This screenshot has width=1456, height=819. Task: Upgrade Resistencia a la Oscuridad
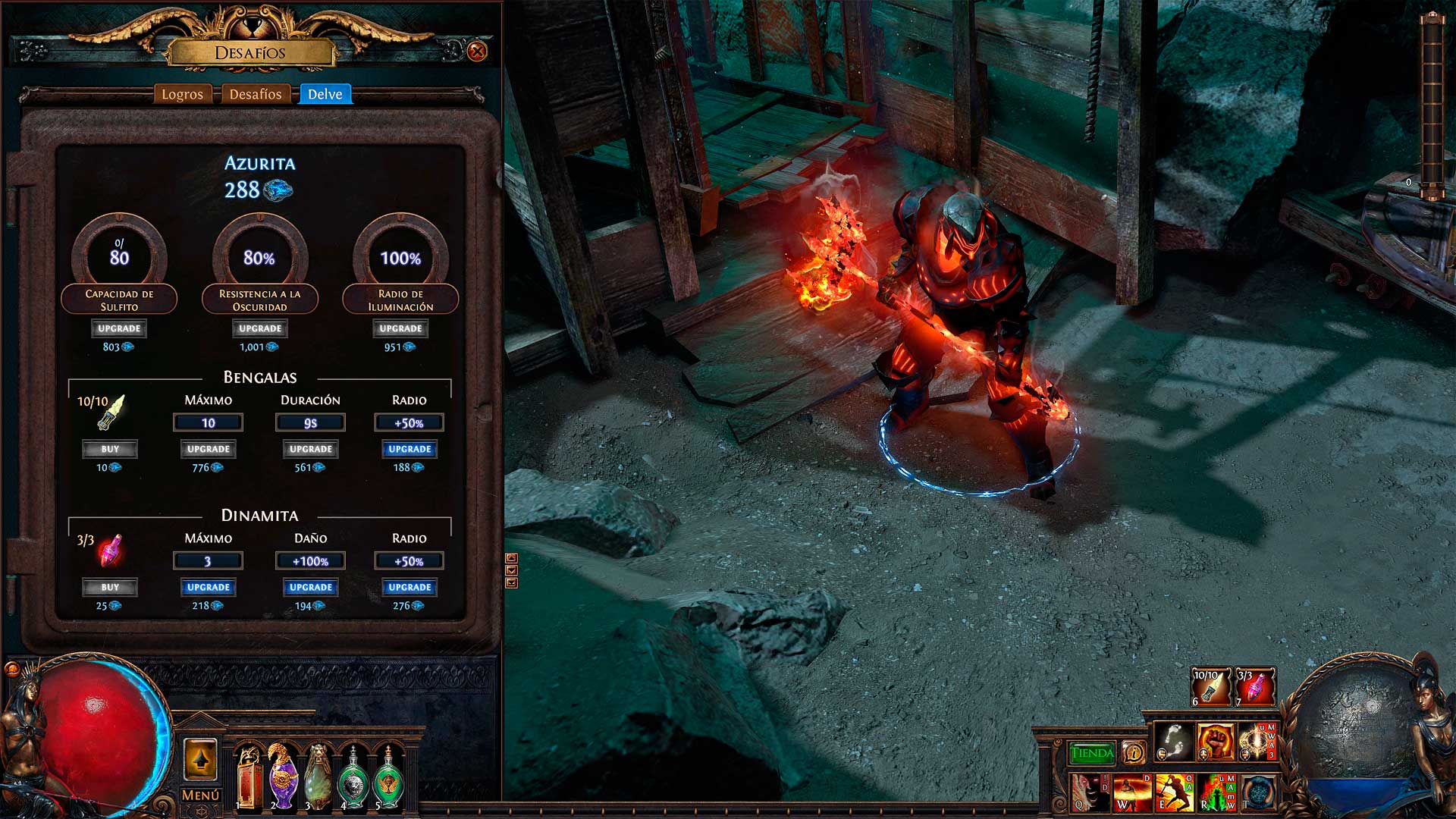click(260, 328)
